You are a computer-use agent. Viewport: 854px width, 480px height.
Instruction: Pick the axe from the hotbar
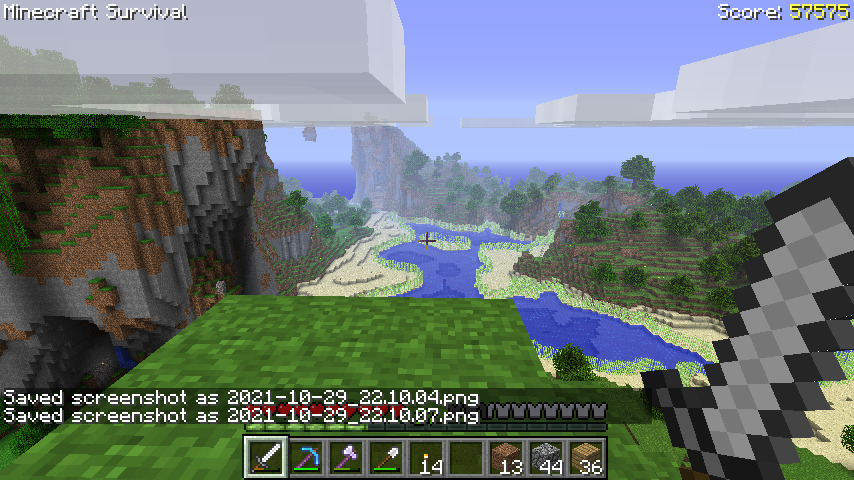(347, 459)
